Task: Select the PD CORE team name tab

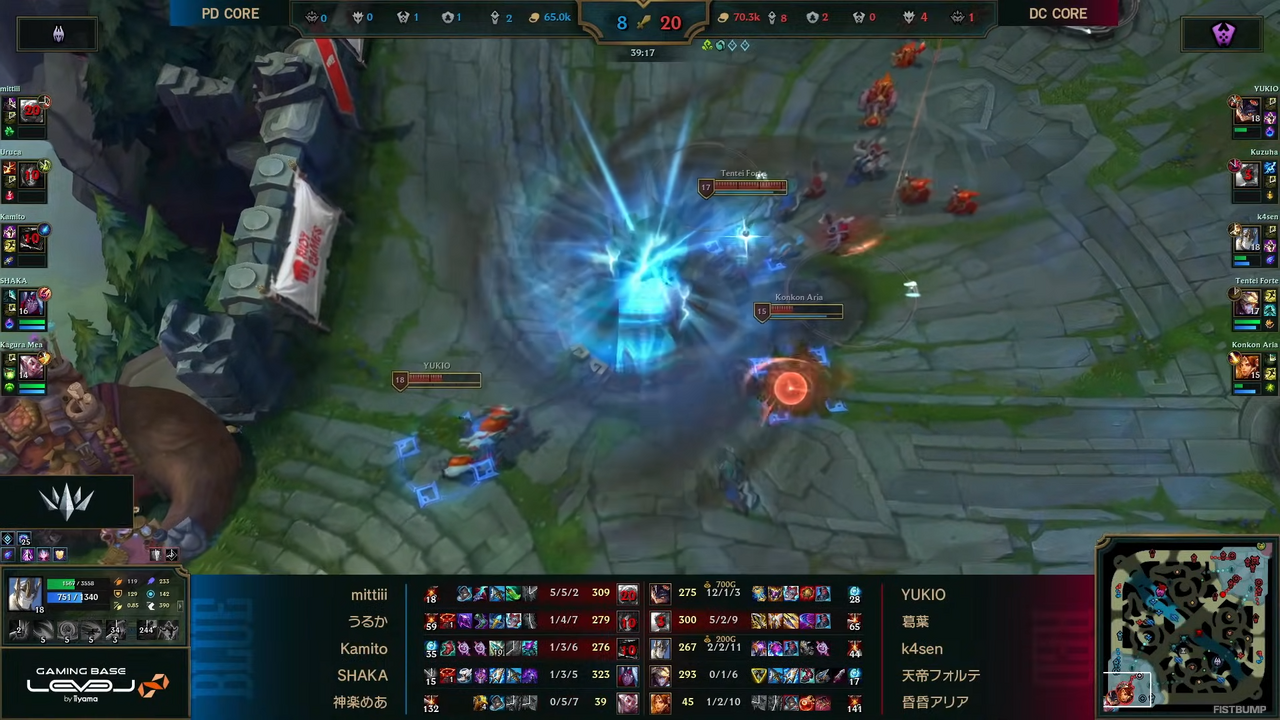Action: tap(230, 13)
